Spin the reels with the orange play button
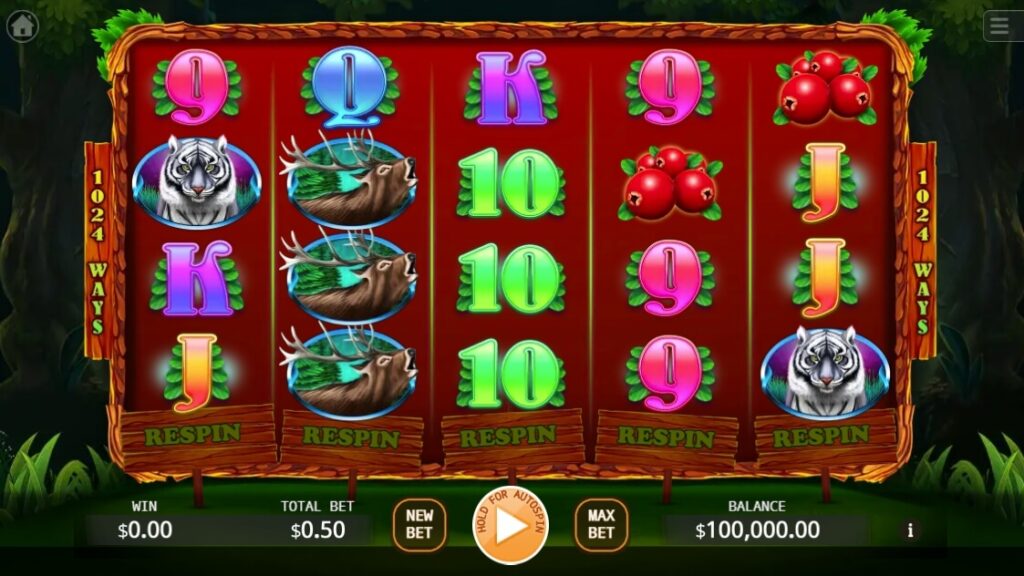Viewport: 1024px width, 576px height. pyautogui.click(x=511, y=525)
